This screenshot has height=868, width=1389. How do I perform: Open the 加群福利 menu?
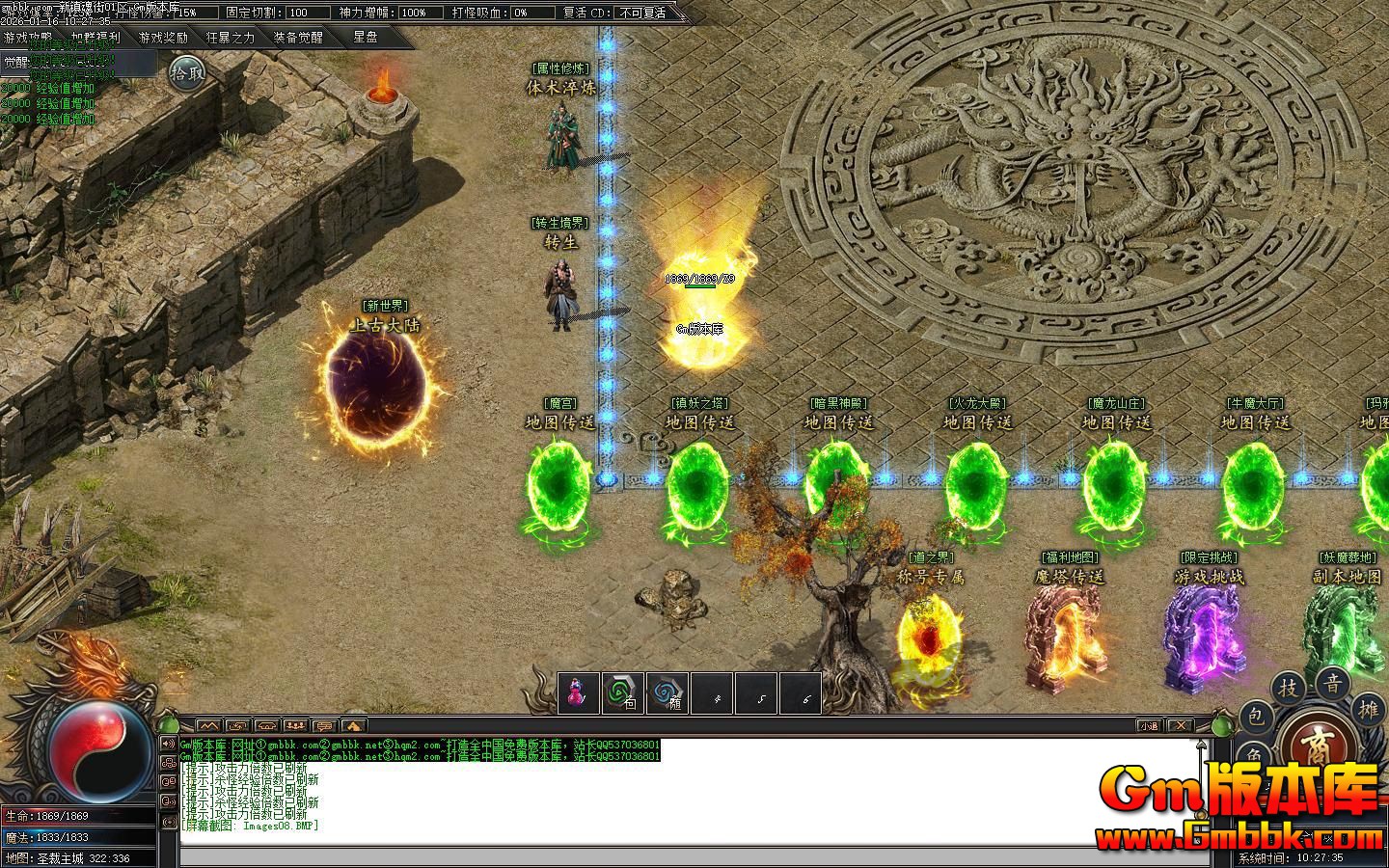(x=95, y=38)
